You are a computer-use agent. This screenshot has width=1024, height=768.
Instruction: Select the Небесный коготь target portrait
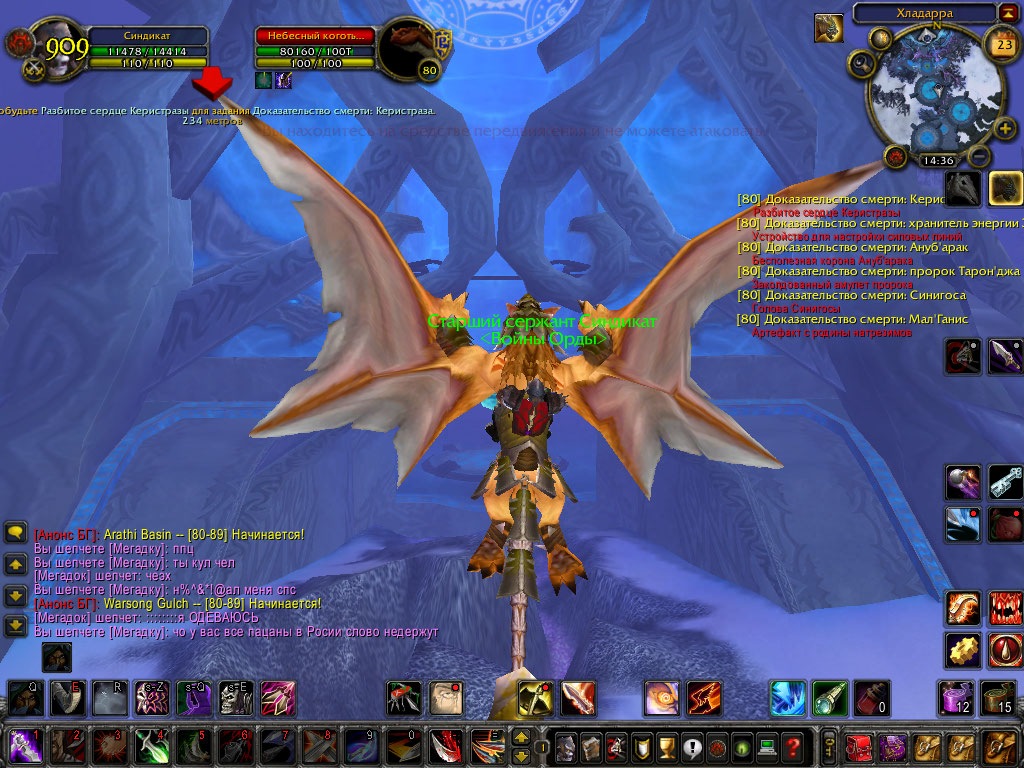click(x=410, y=50)
